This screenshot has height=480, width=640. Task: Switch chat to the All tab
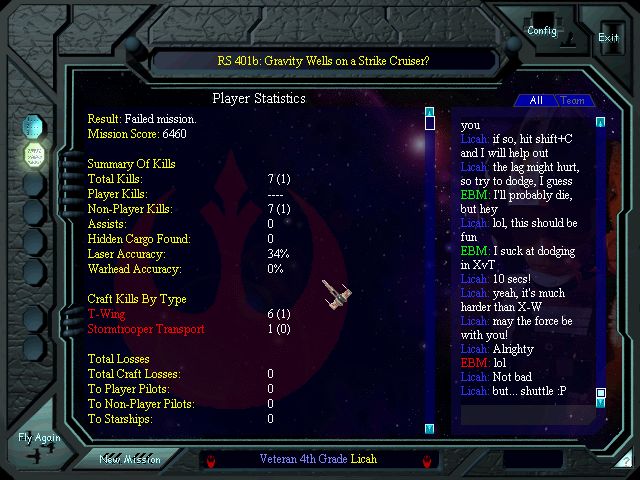pos(536,100)
